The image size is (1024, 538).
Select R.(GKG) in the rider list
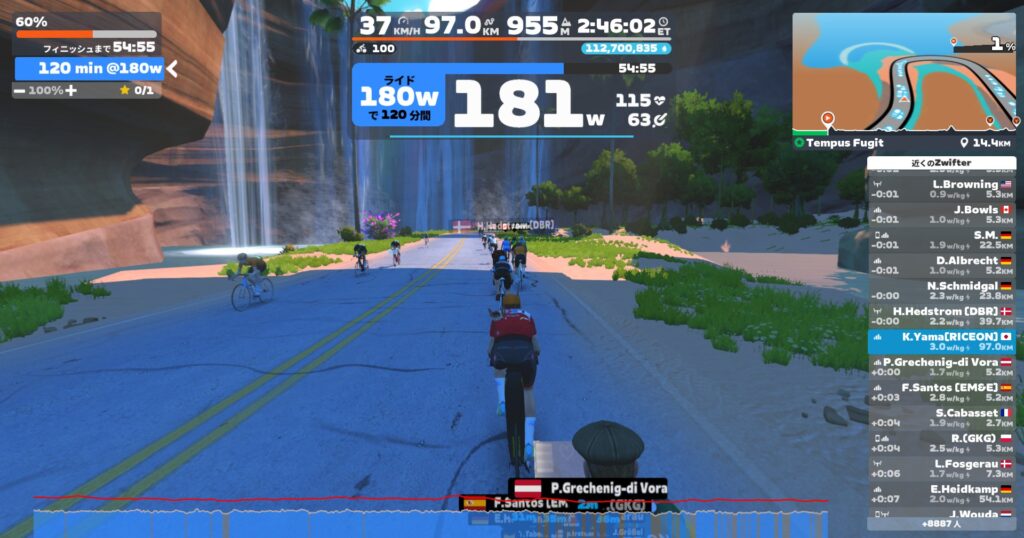point(941,442)
